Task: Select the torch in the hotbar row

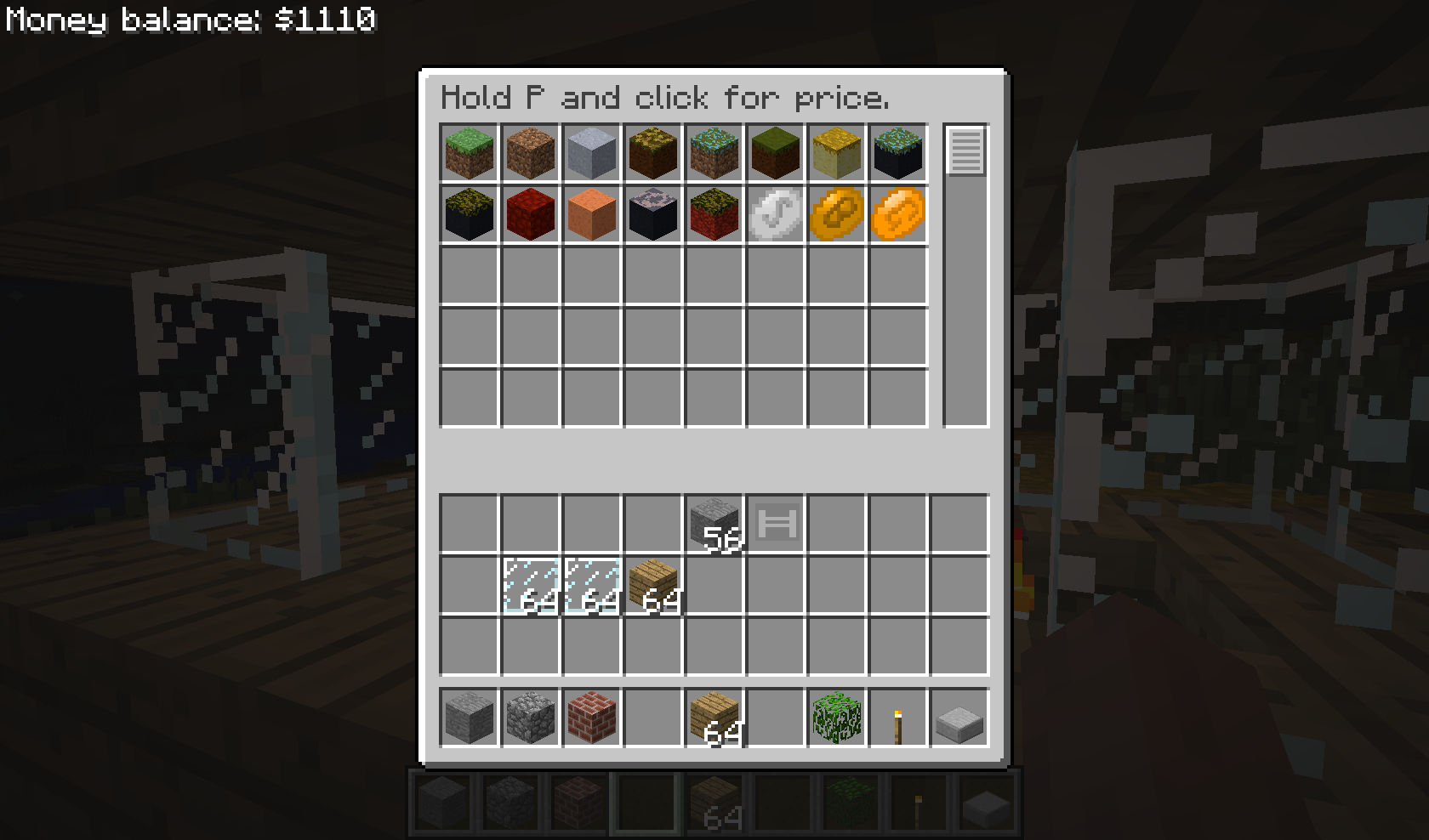Action: tap(898, 718)
